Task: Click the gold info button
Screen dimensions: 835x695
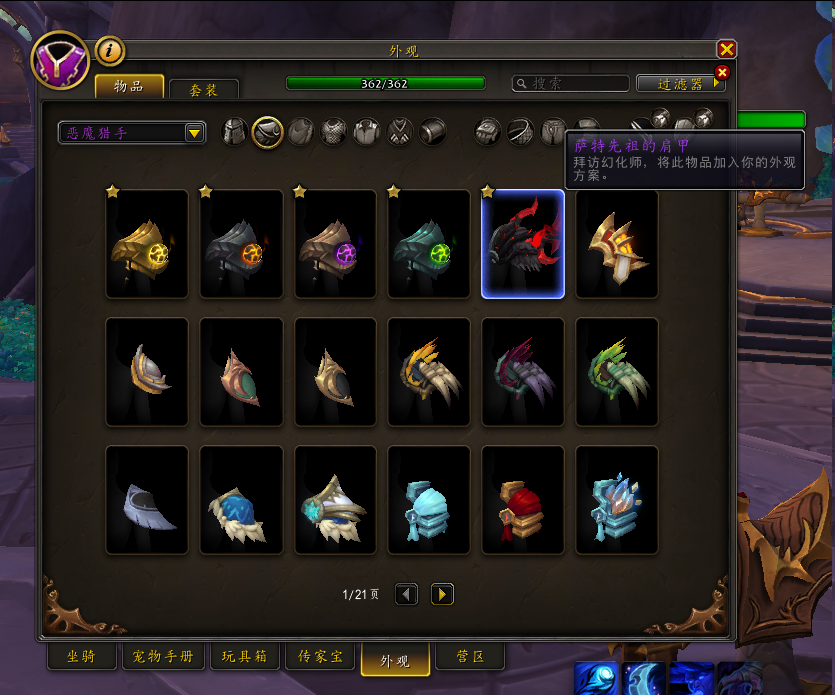Action: 109,50
